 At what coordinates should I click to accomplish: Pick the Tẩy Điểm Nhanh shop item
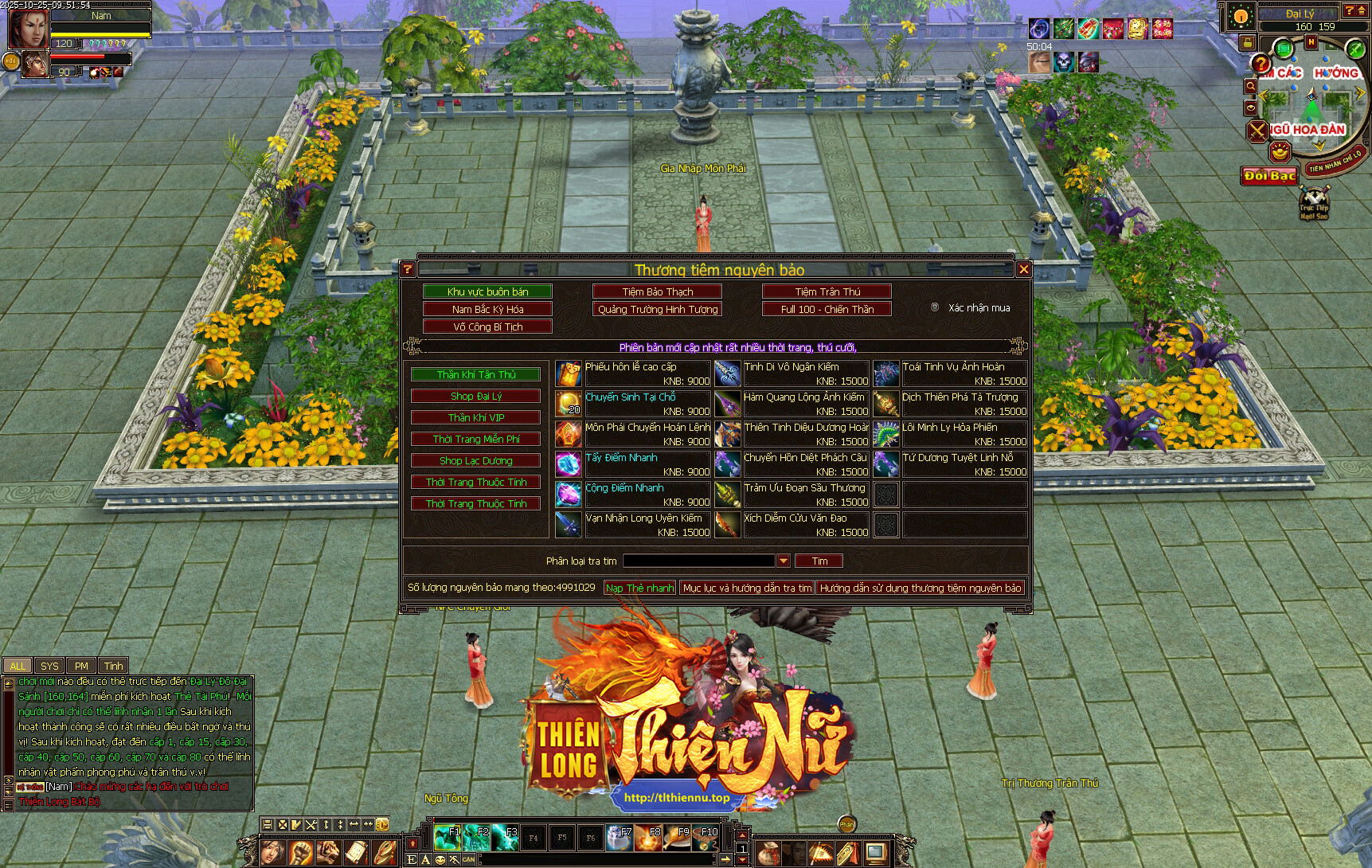(x=569, y=464)
